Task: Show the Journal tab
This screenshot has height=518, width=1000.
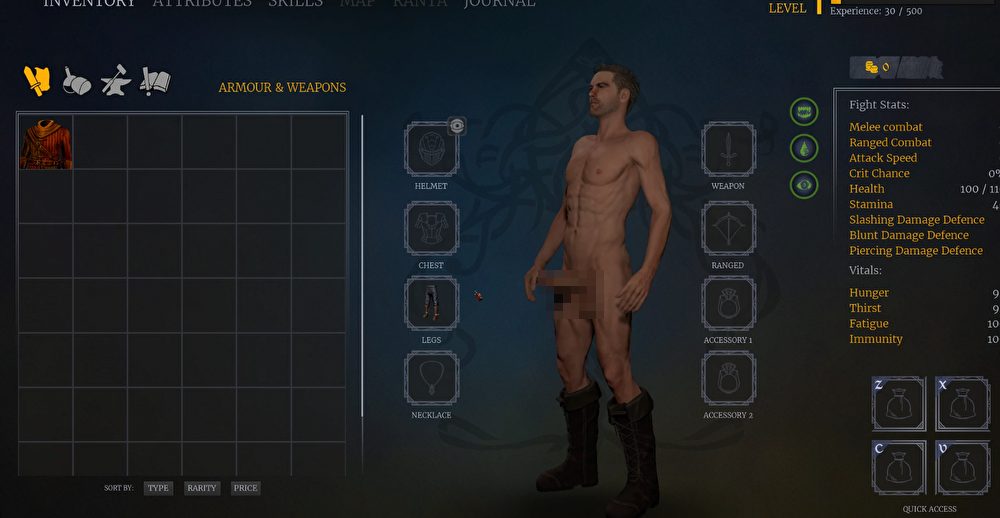Action: (x=500, y=4)
